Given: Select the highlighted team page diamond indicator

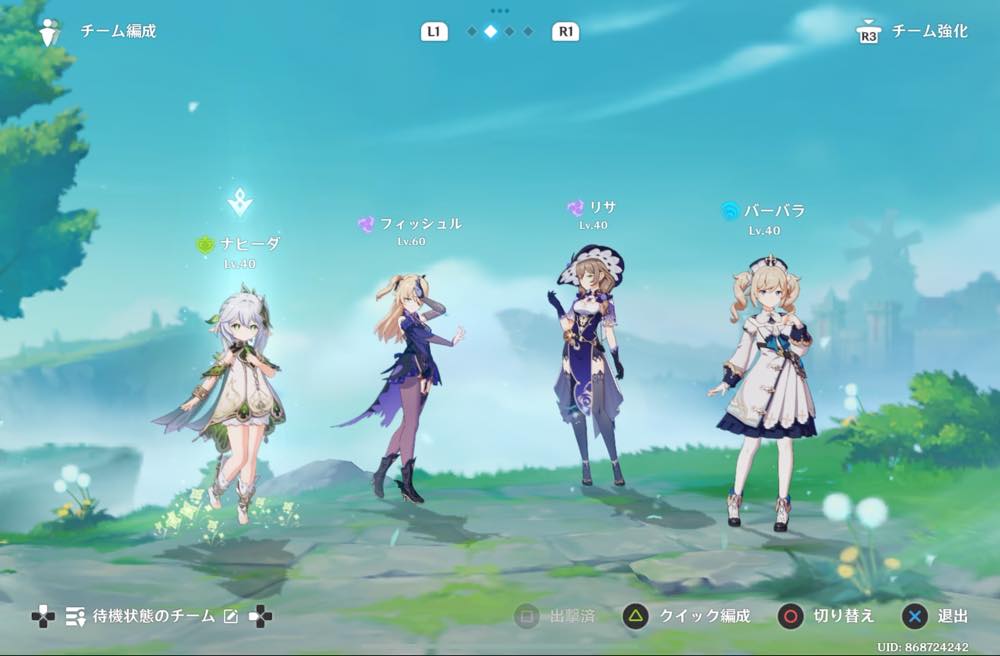Looking at the screenshot, I should [490, 32].
